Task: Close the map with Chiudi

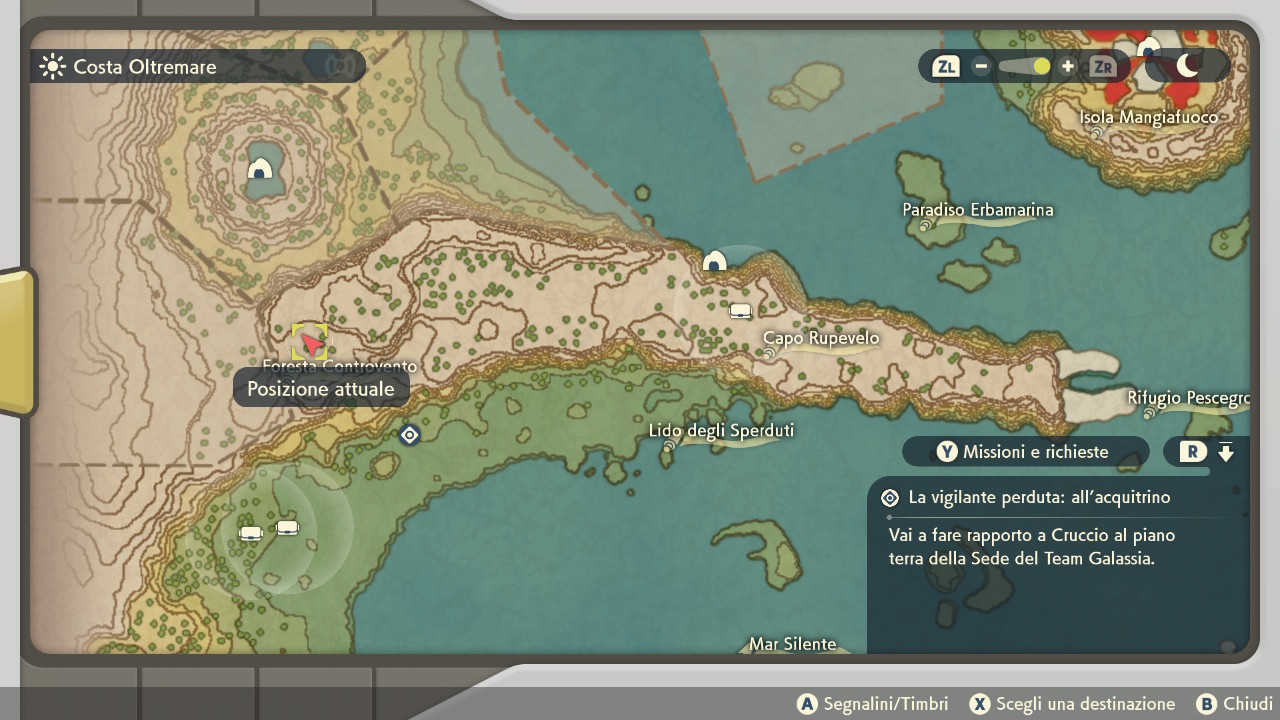Action: [x=1234, y=704]
